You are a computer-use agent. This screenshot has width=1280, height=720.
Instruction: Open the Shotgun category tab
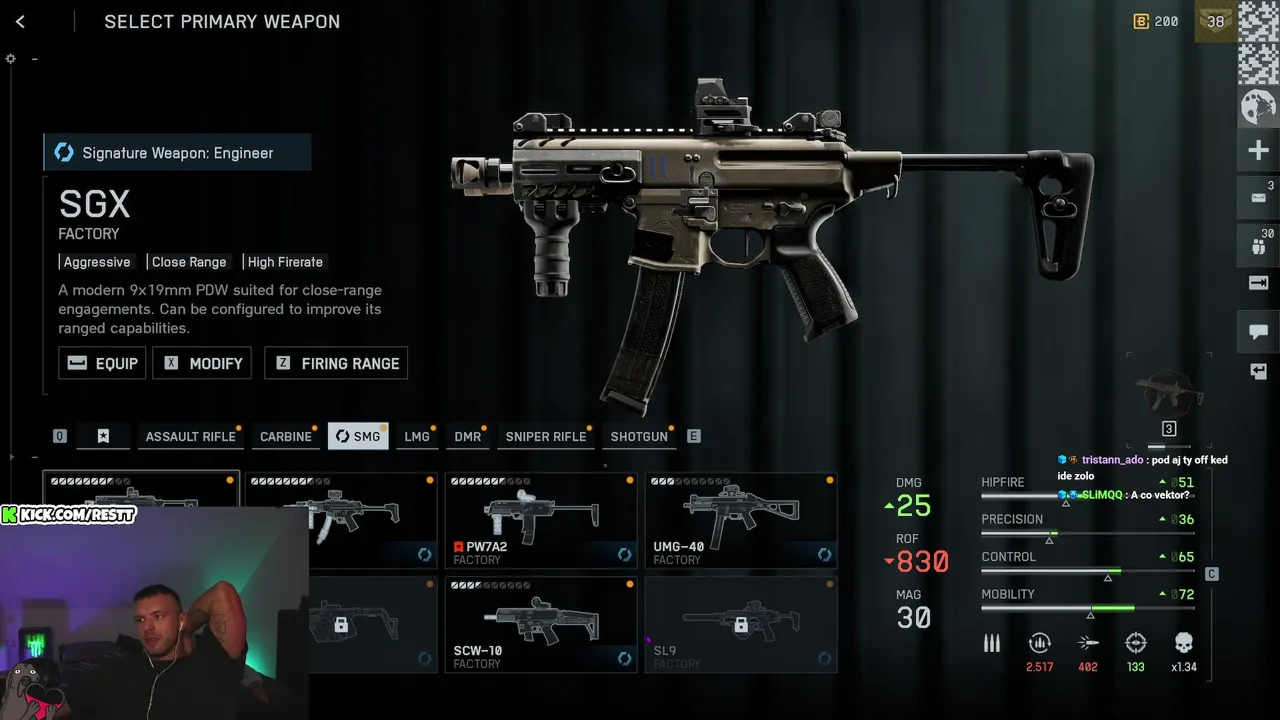pos(639,436)
